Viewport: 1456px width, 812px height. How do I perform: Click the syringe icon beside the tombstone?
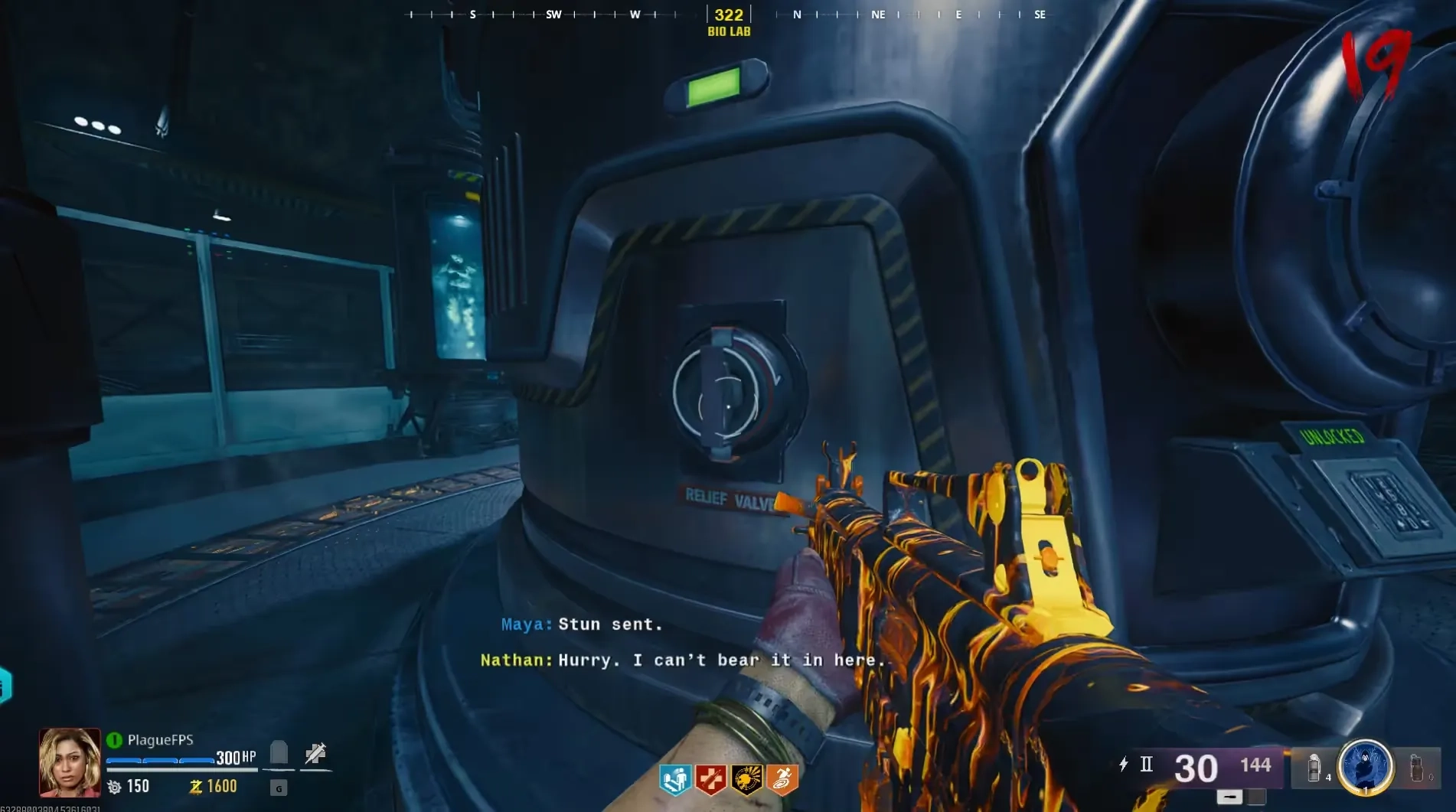[x=315, y=754]
